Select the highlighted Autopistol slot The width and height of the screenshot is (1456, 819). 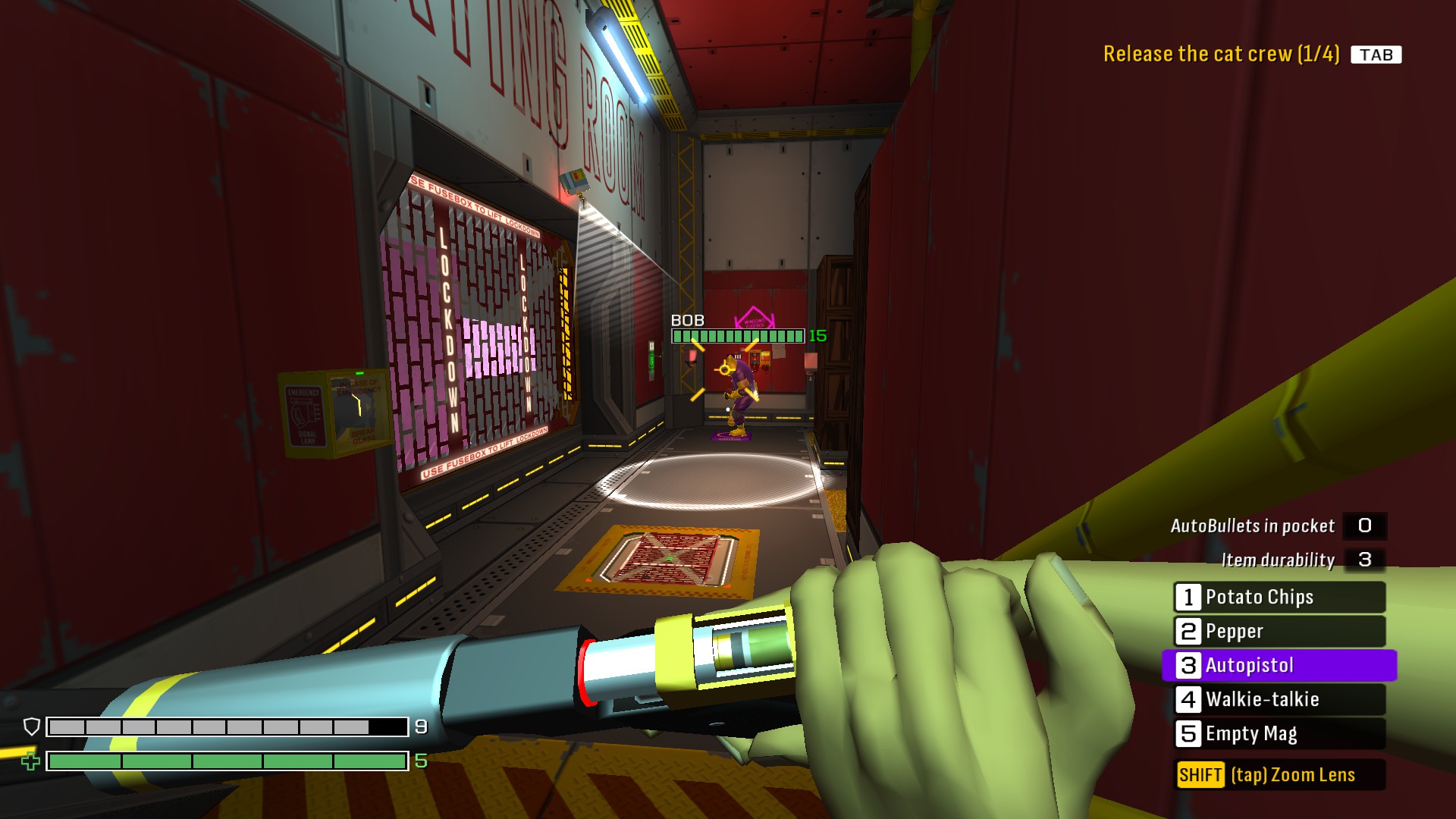1279,665
